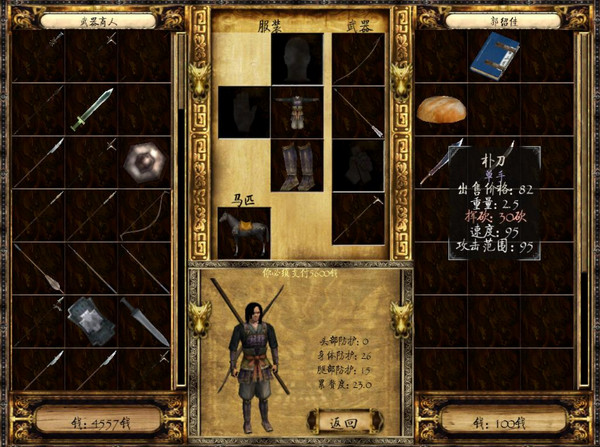Pick the bow in the merchant list
Image resolution: width=600 pixels, height=447 pixels.
[x=145, y=215]
